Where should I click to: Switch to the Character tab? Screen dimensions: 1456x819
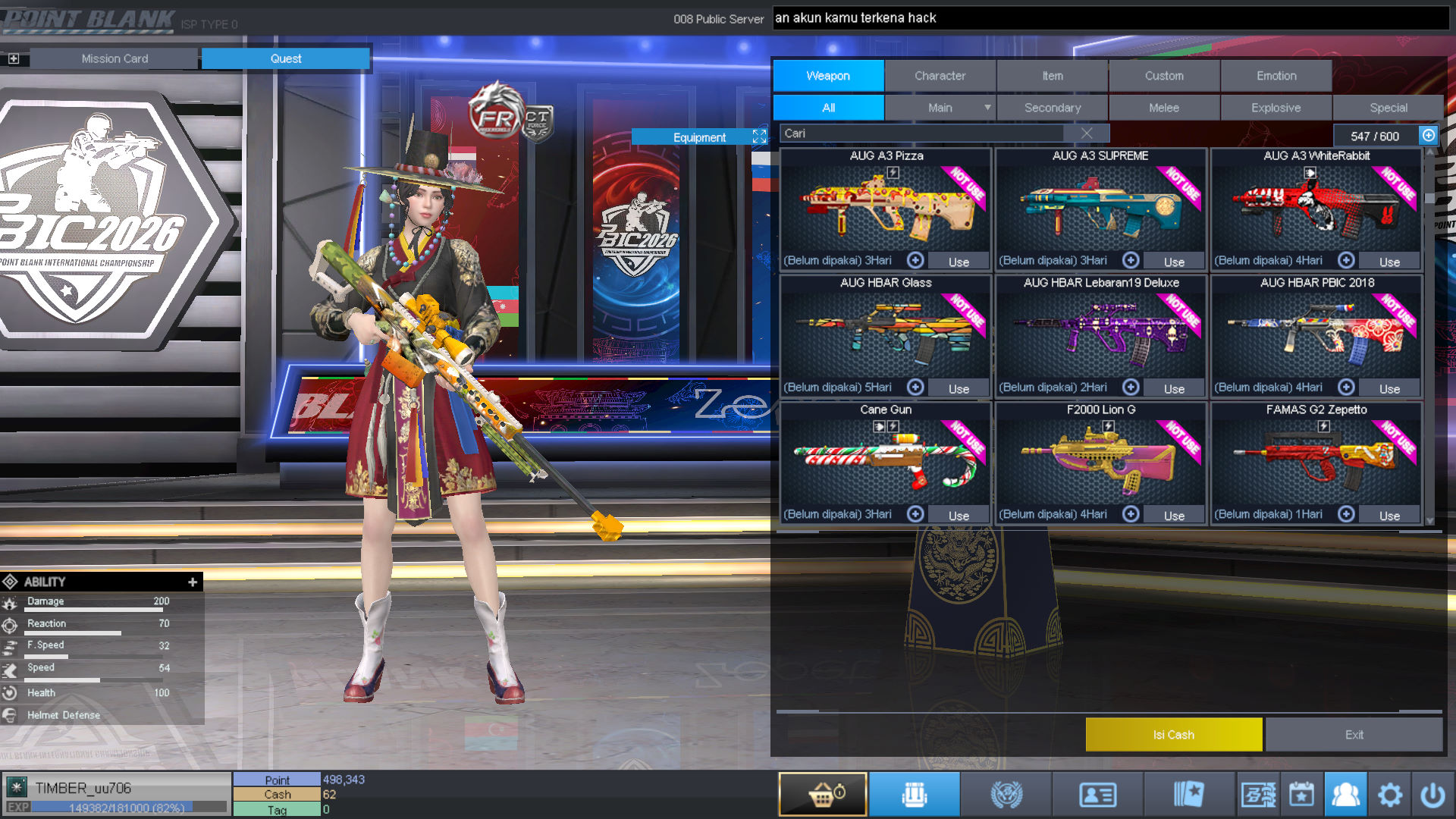940,76
